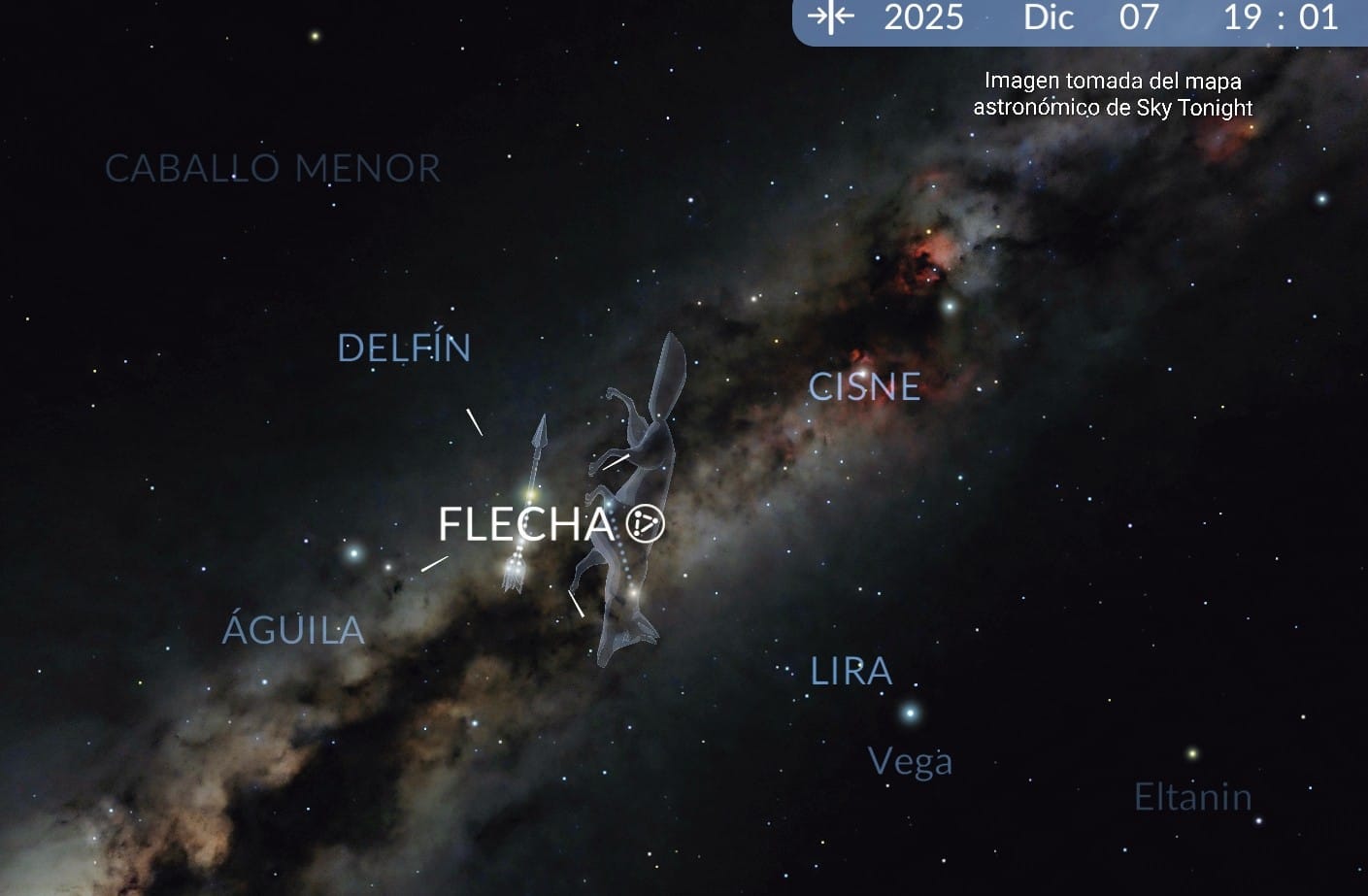Select the FLECHA constellation label
Viewport: 1368px width, 896px height.
[x=526, y=524]
